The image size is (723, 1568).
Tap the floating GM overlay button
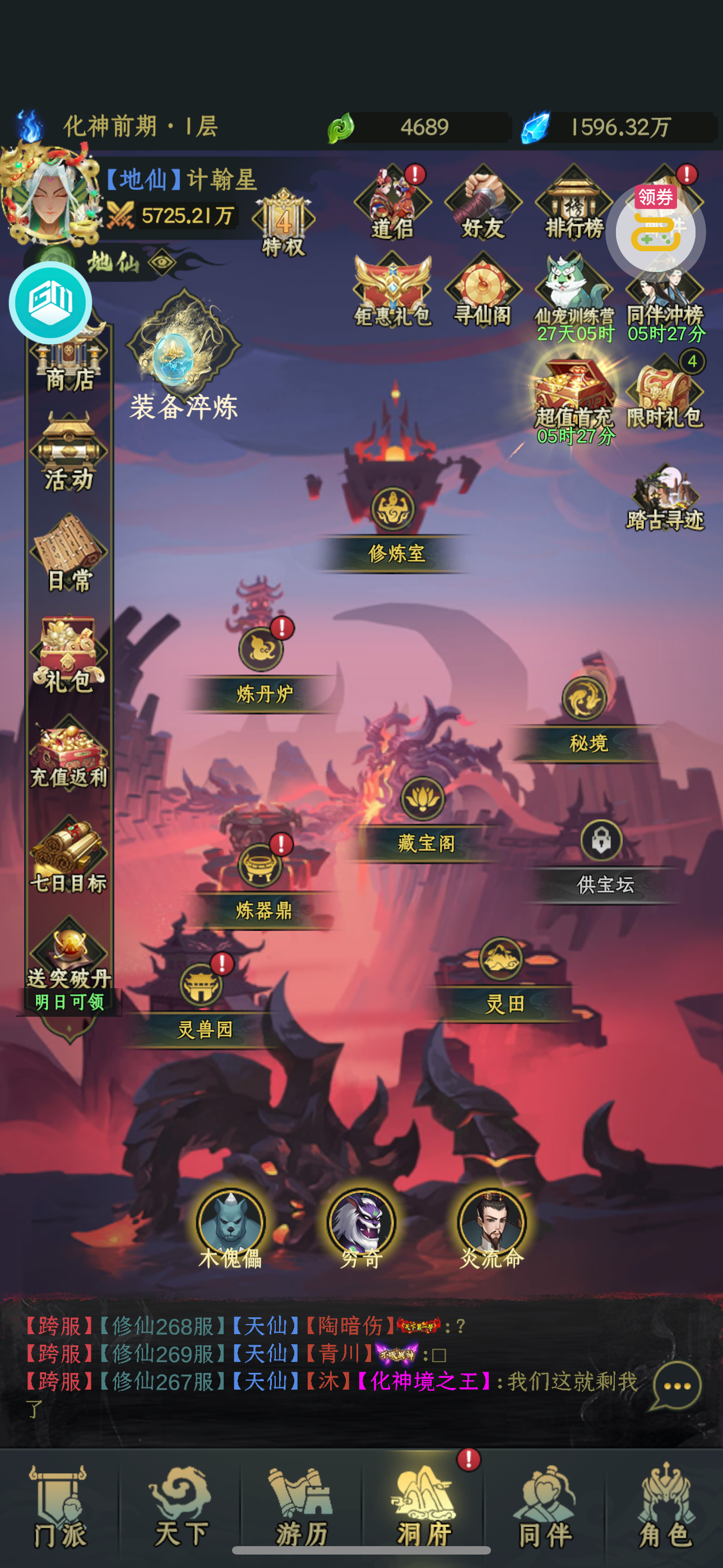(50, 302)
